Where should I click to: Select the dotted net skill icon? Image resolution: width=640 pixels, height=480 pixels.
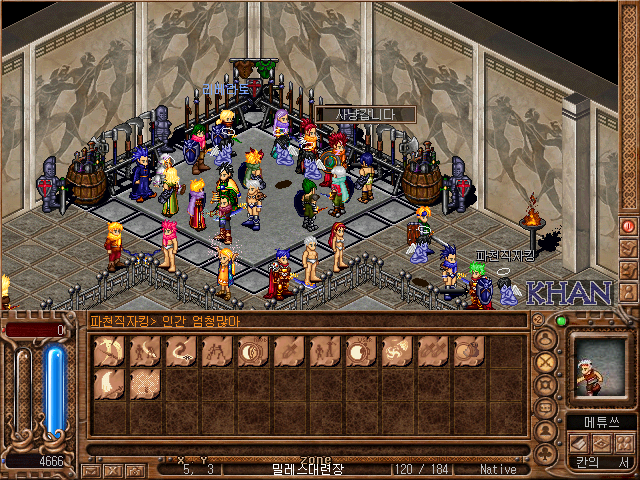tap(144, 384)
